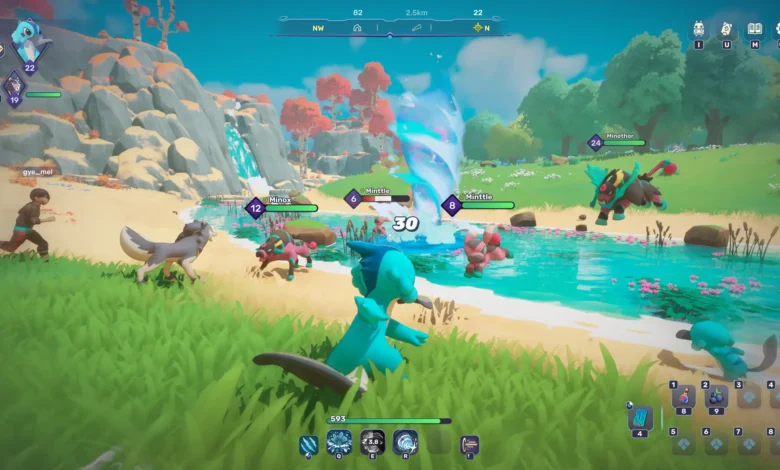Select the level 19 party member portrait
Screen dimensions: 780x470
14,84
